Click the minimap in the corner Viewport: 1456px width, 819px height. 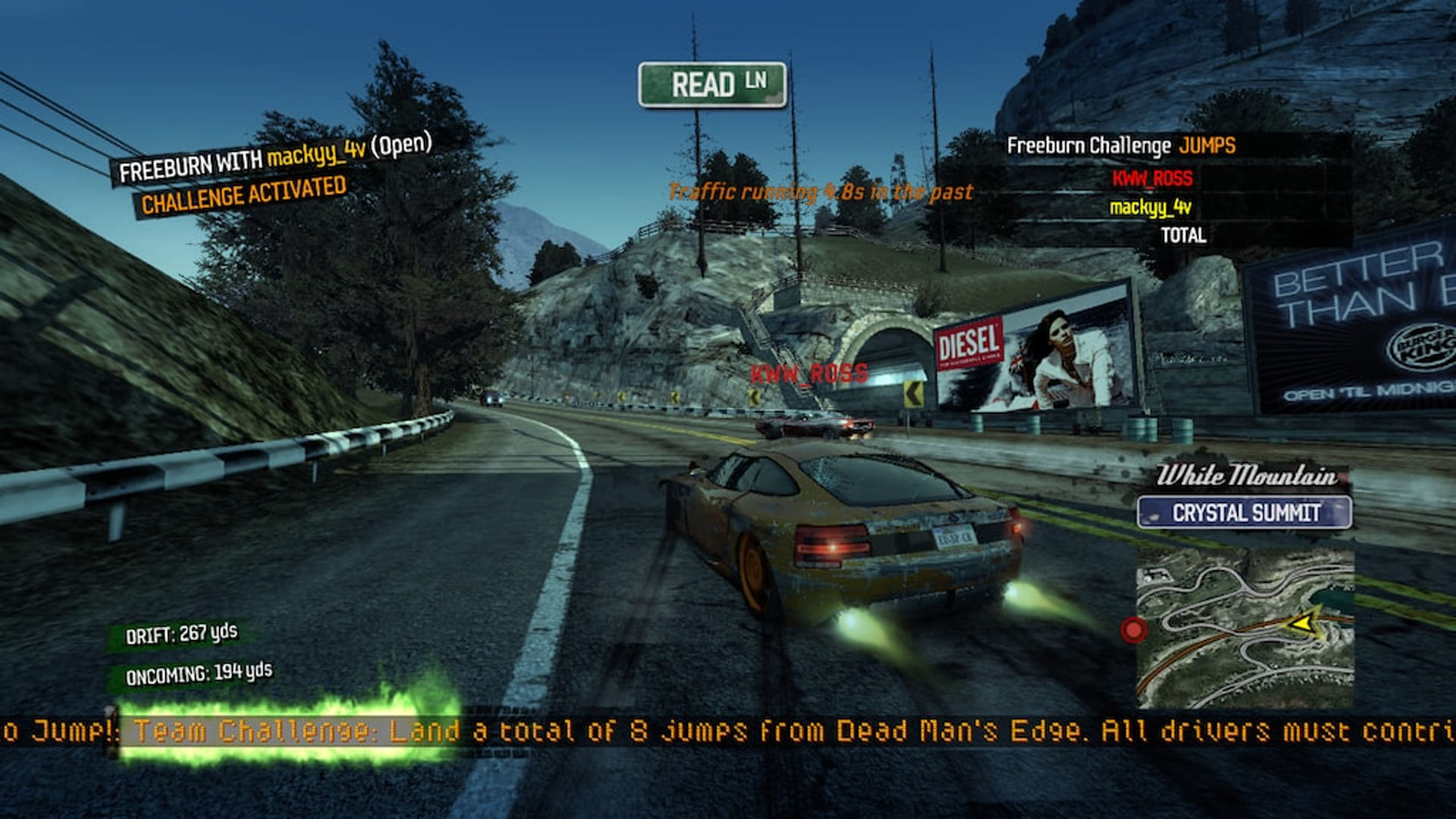click(1244, 628)
